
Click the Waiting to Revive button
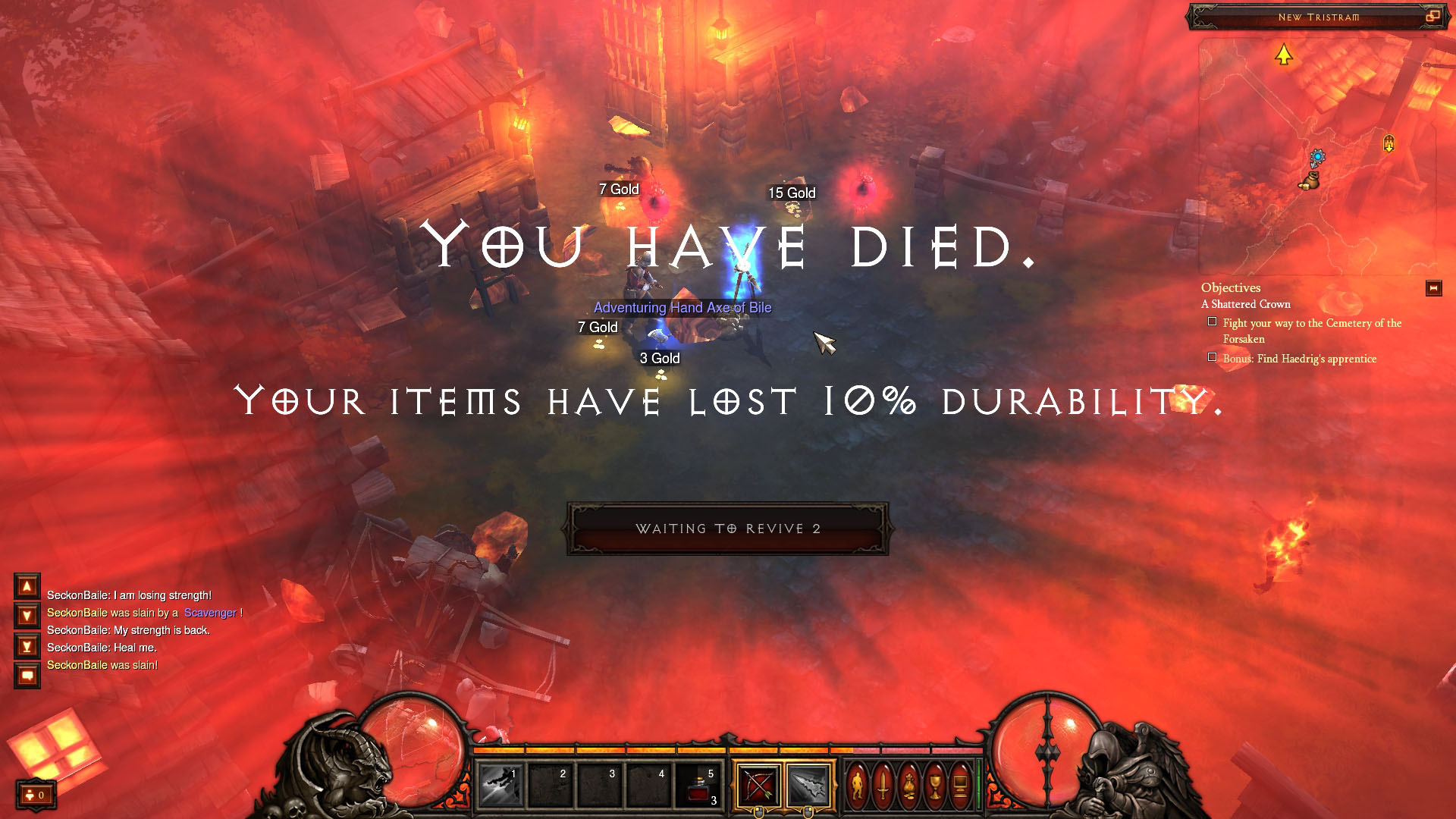click(x=727, y=529)
